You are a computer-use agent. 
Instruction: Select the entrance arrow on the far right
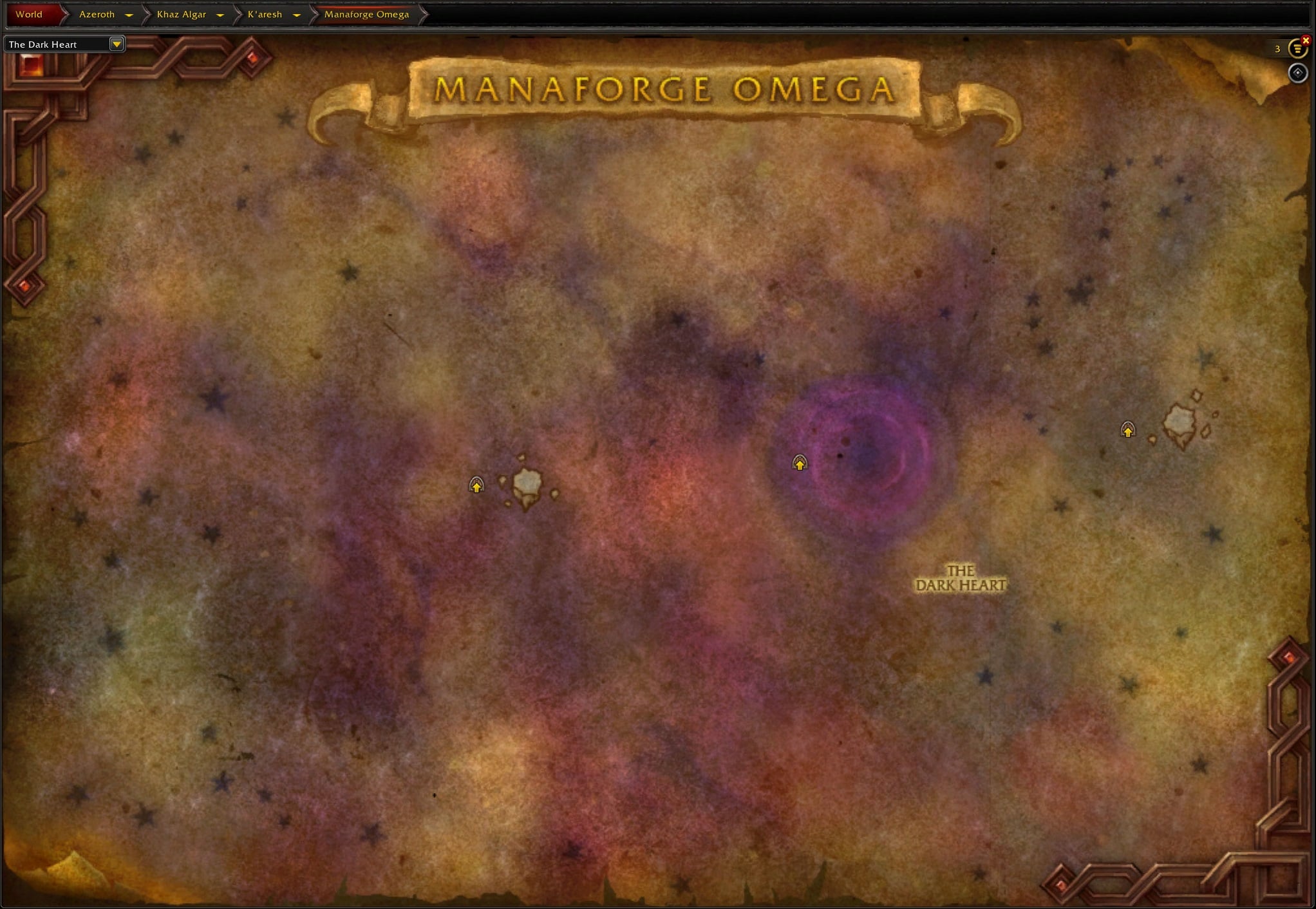tap(1128, 430)
